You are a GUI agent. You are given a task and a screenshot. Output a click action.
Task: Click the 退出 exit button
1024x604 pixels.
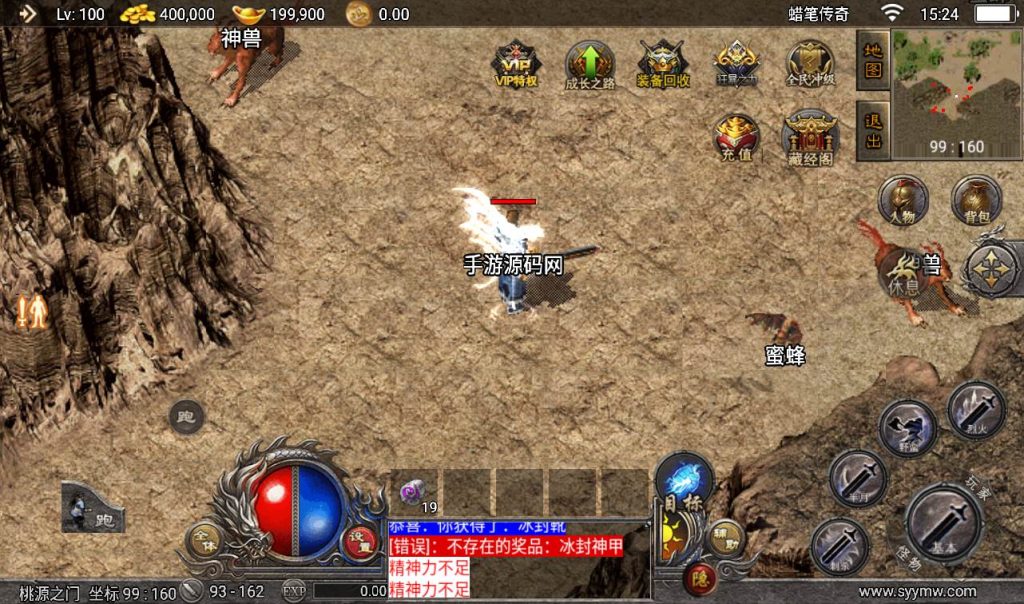coord(873,131)
